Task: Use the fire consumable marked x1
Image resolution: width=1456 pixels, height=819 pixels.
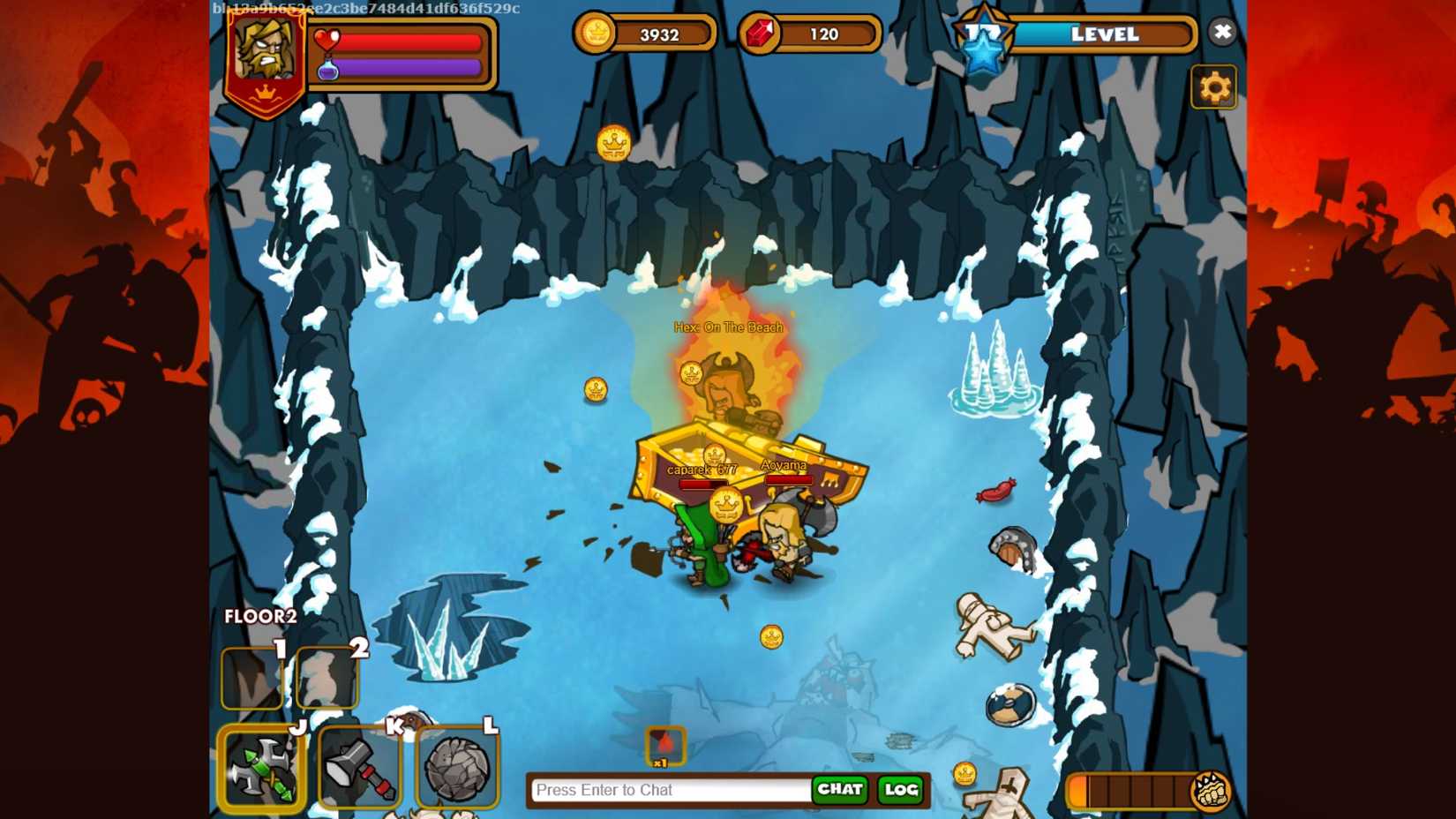Action: coord(666,747)
